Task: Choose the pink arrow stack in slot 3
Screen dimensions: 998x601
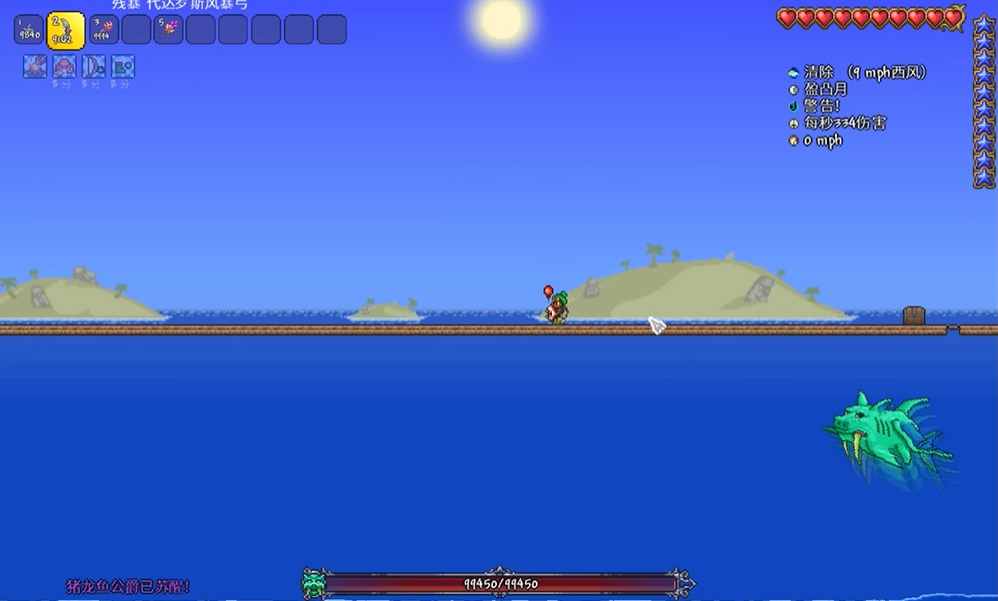Action: 104,29
